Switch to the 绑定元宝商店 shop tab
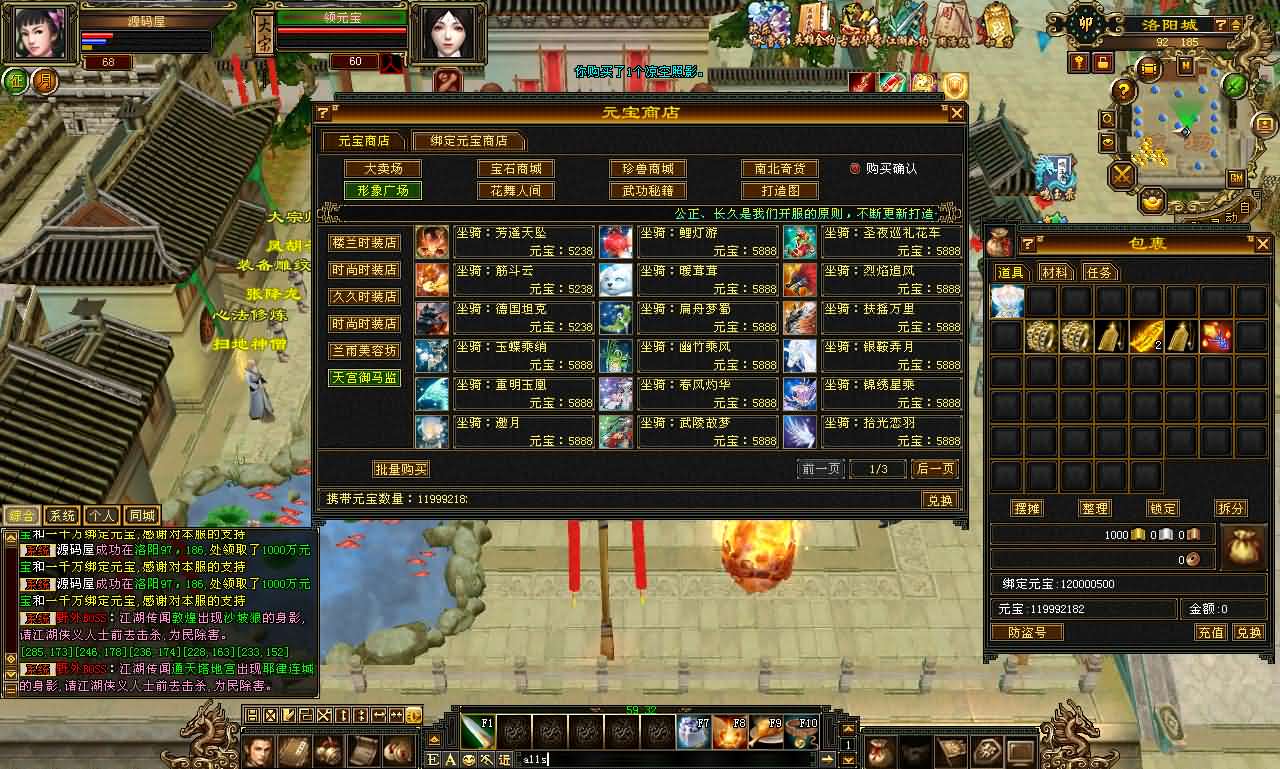The width and height of the screenshot is (1280, 769). coord(465,141)
